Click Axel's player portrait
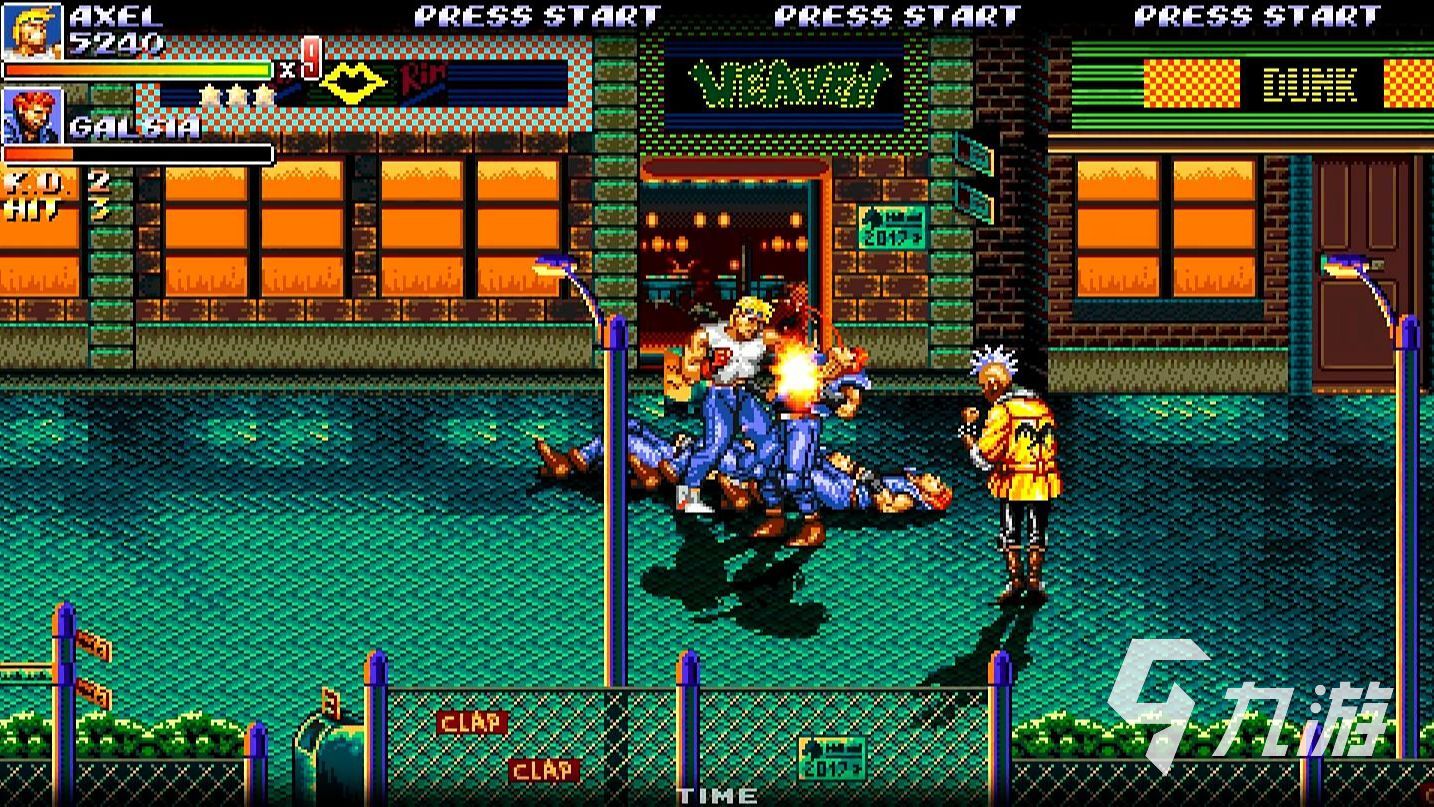 click(32, 30)
